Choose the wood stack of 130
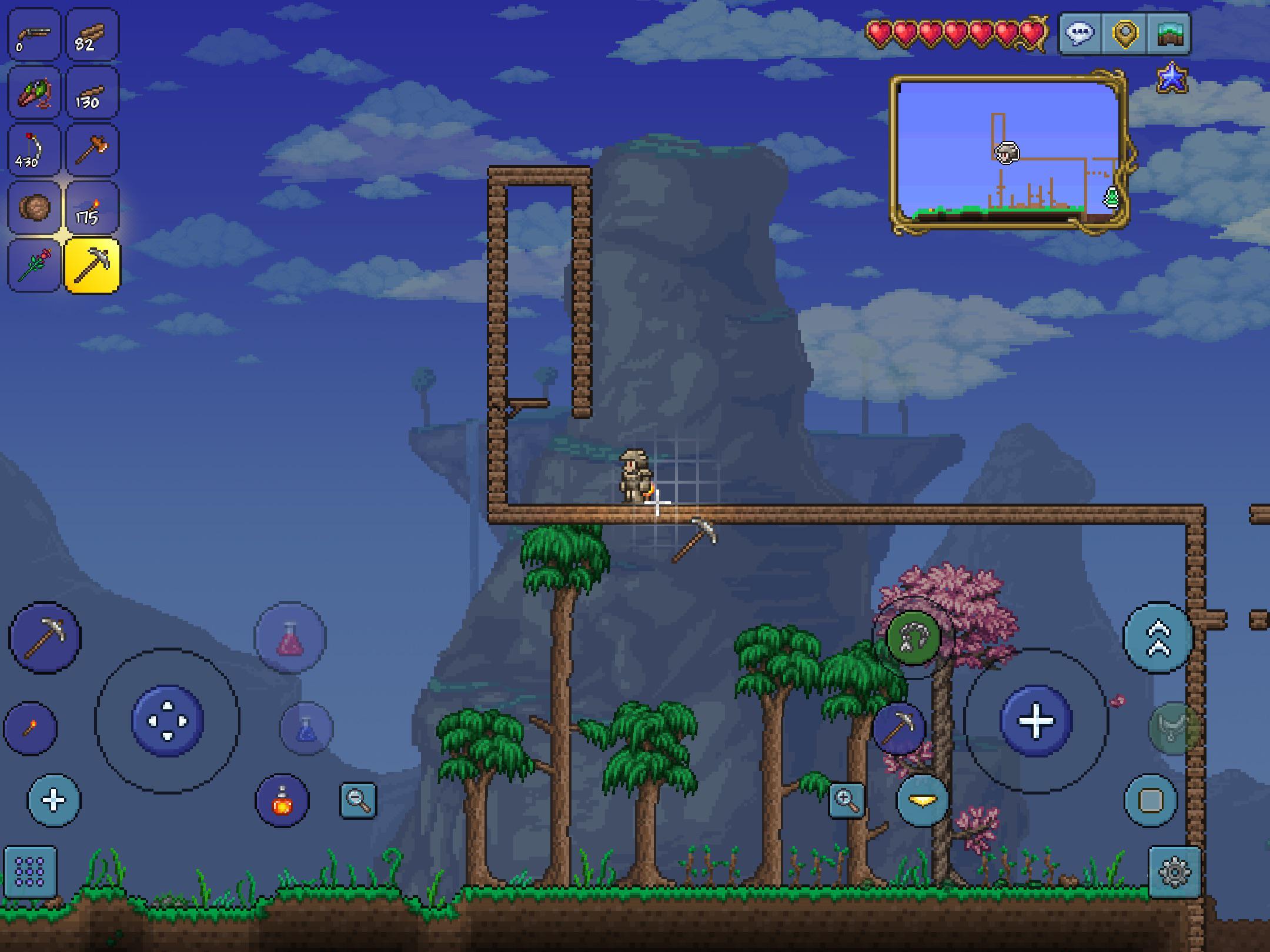1270x952 pixels. pyautogui.click(x=92, y=92)
